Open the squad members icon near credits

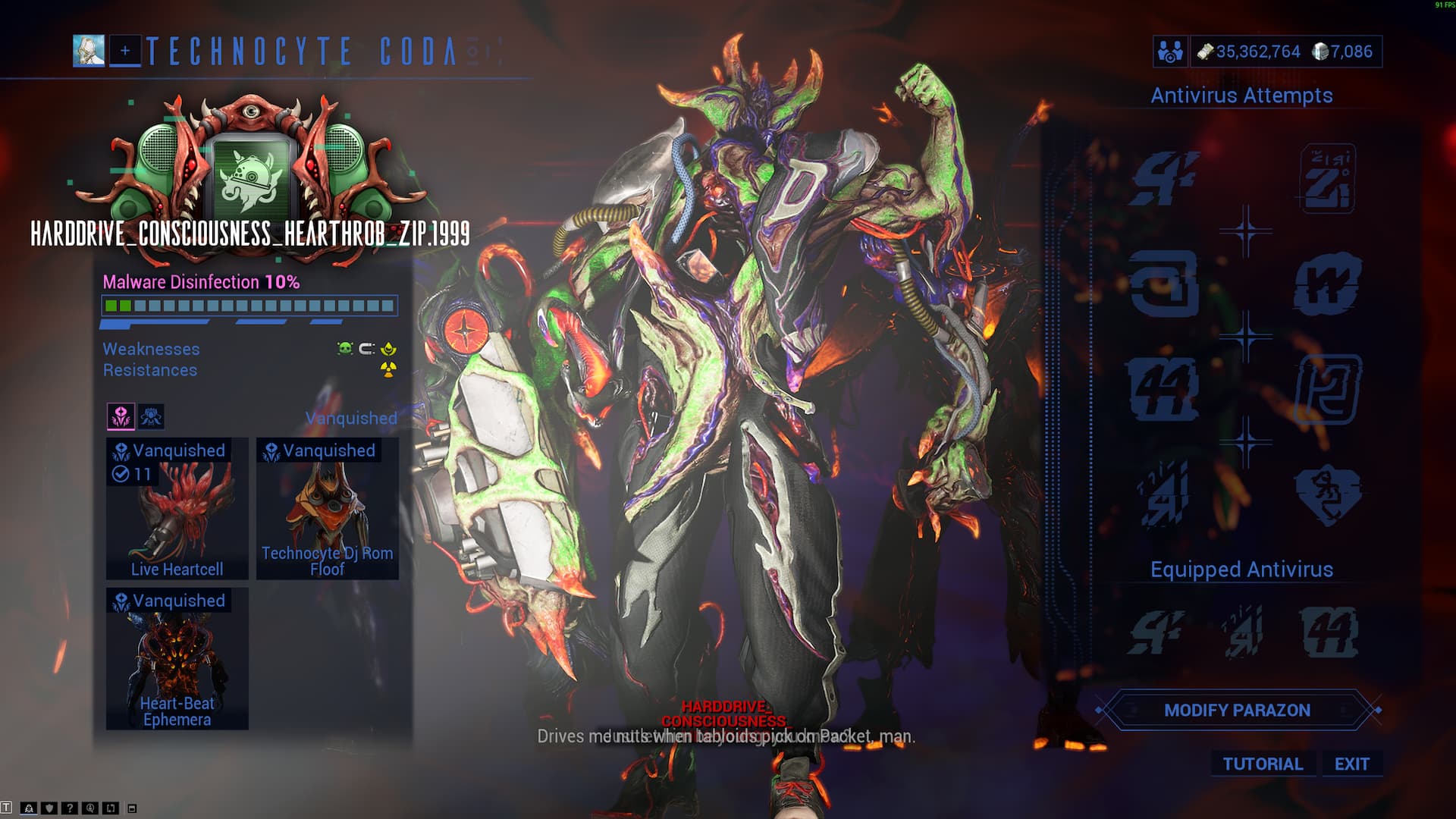pyautogui.click(x=1170, y=52)
